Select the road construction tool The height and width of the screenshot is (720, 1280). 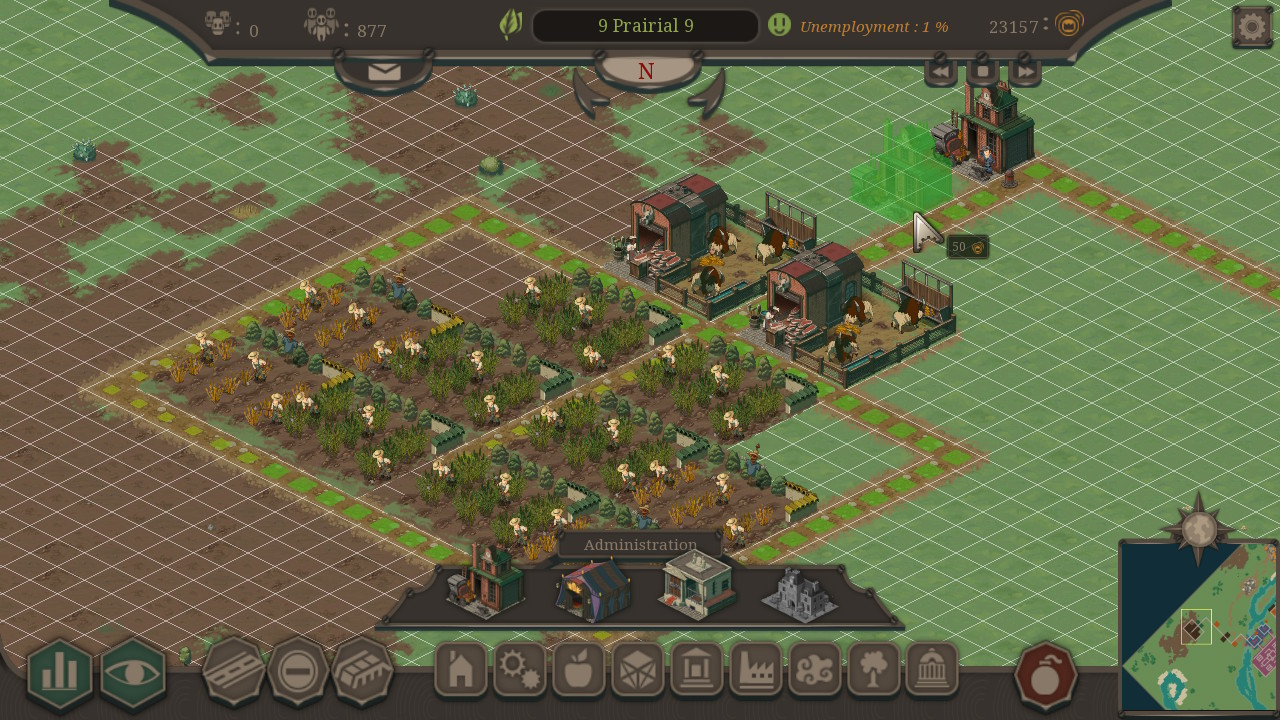[233, 672]
